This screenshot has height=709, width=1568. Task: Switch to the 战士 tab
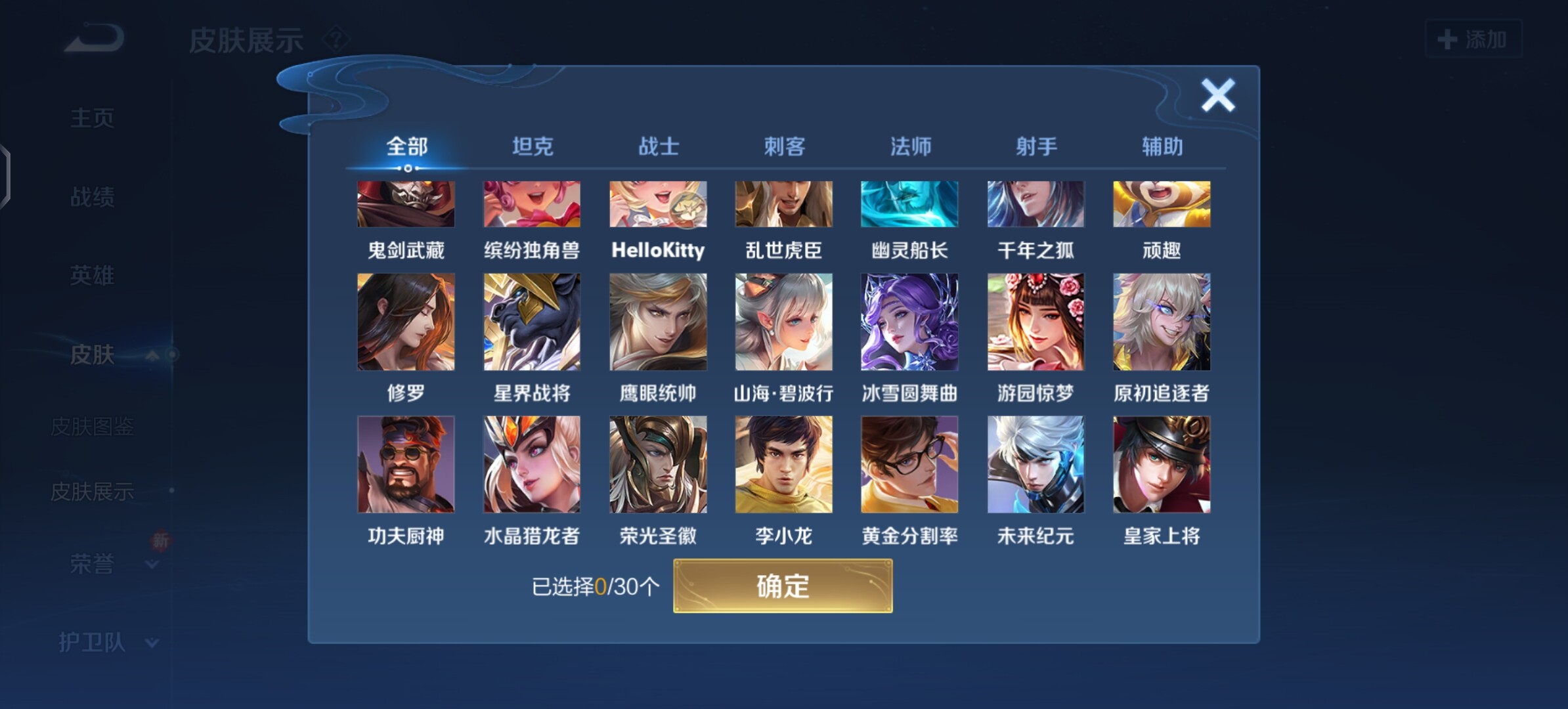659,146
